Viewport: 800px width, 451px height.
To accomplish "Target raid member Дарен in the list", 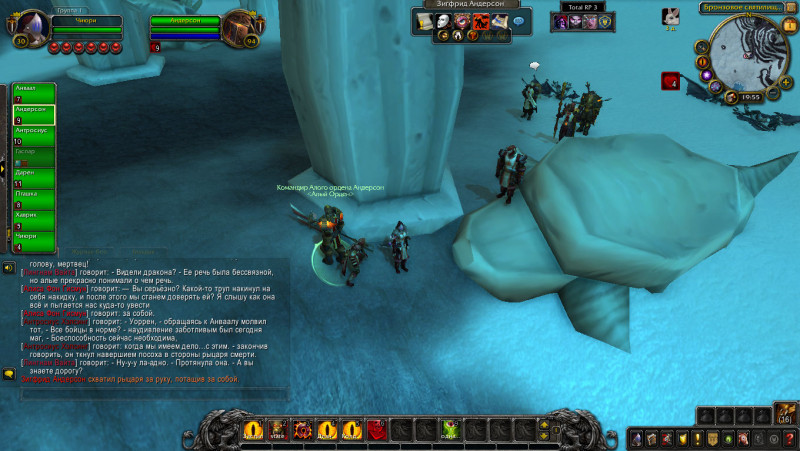I will 33,177.
